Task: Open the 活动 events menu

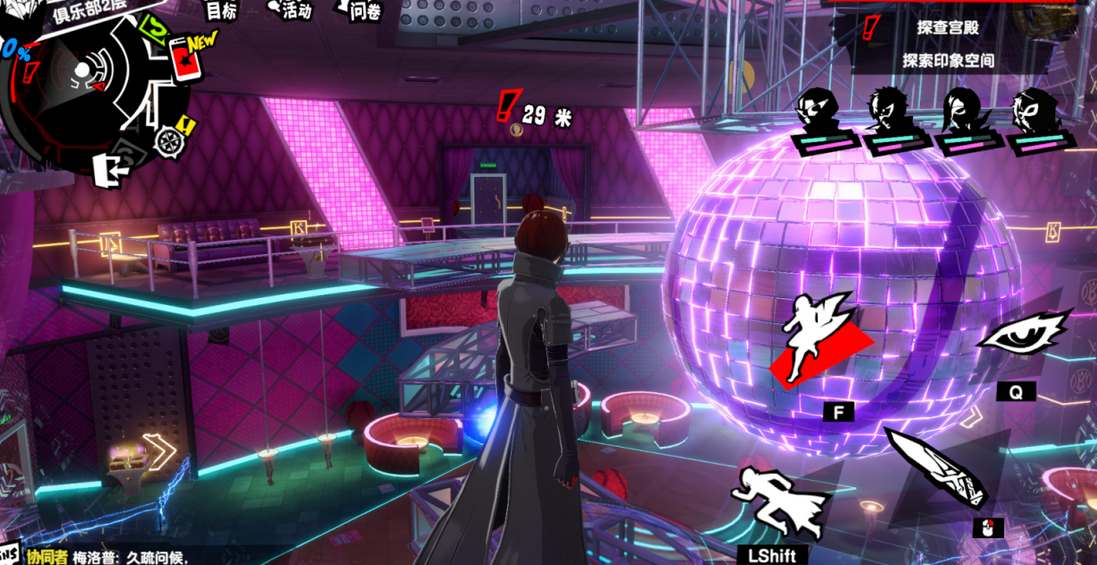Action: (292, 11)
